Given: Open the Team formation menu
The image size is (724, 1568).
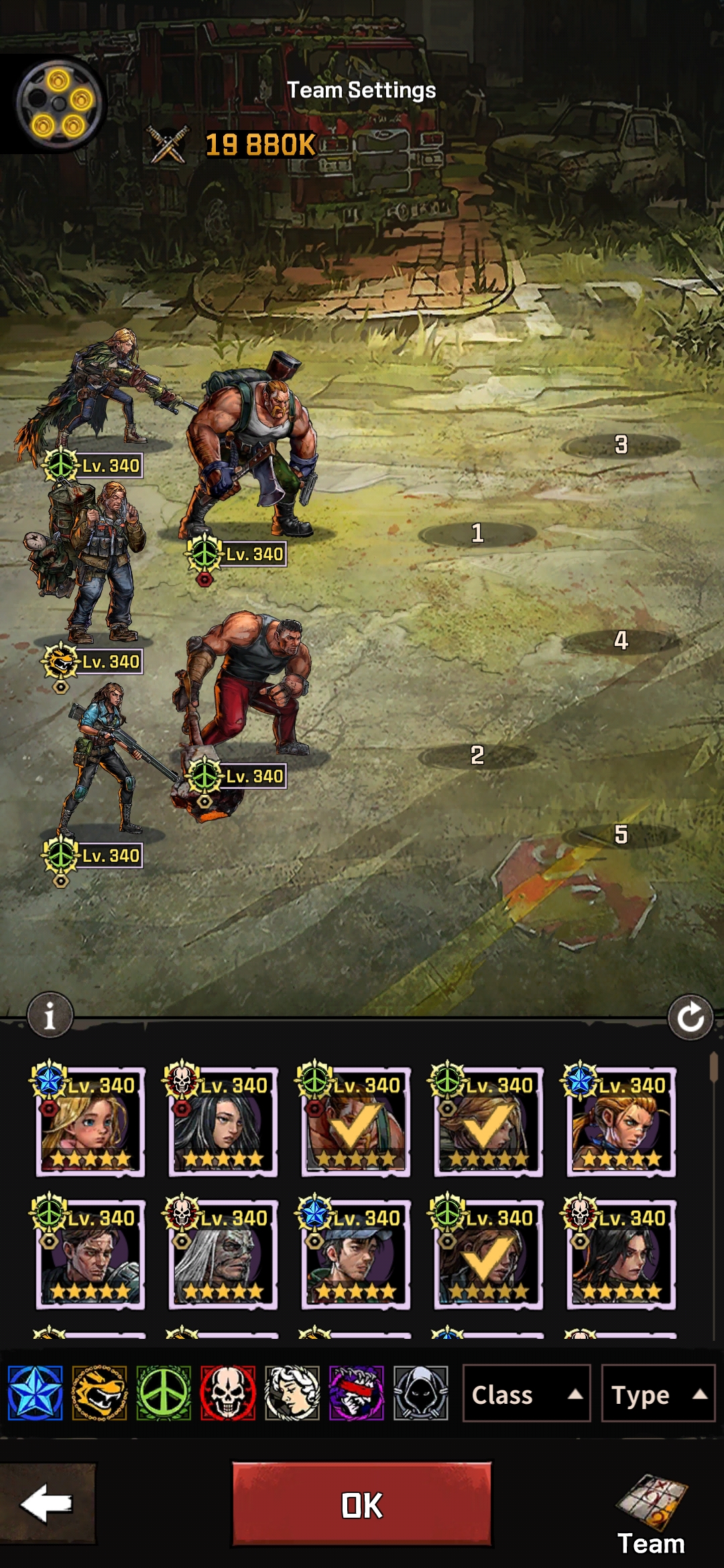Looking at the screenshot, I should coord(651,1514).
